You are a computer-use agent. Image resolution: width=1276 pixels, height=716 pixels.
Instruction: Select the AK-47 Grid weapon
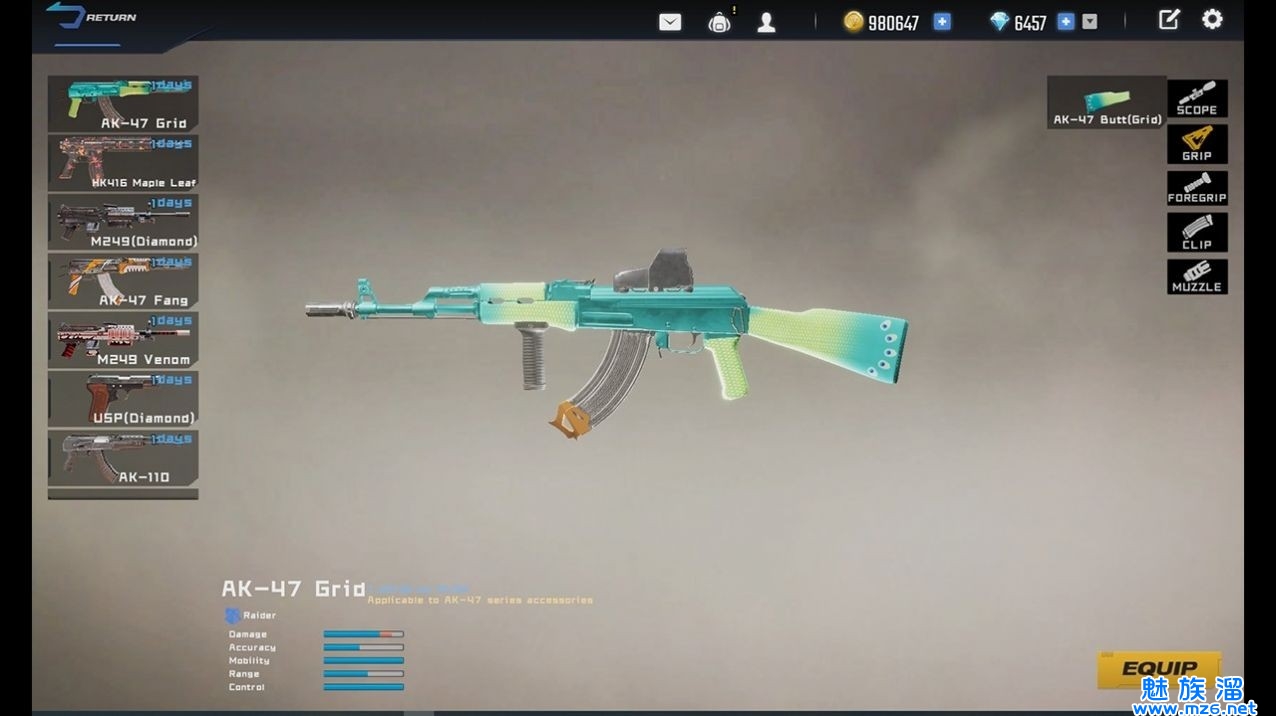click(x=123, y=104)
